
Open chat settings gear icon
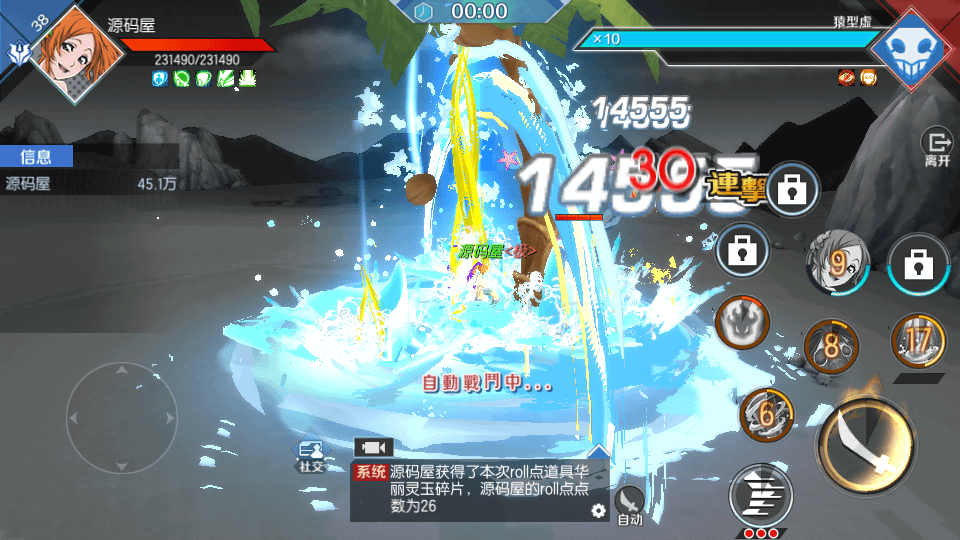point(598,510)
